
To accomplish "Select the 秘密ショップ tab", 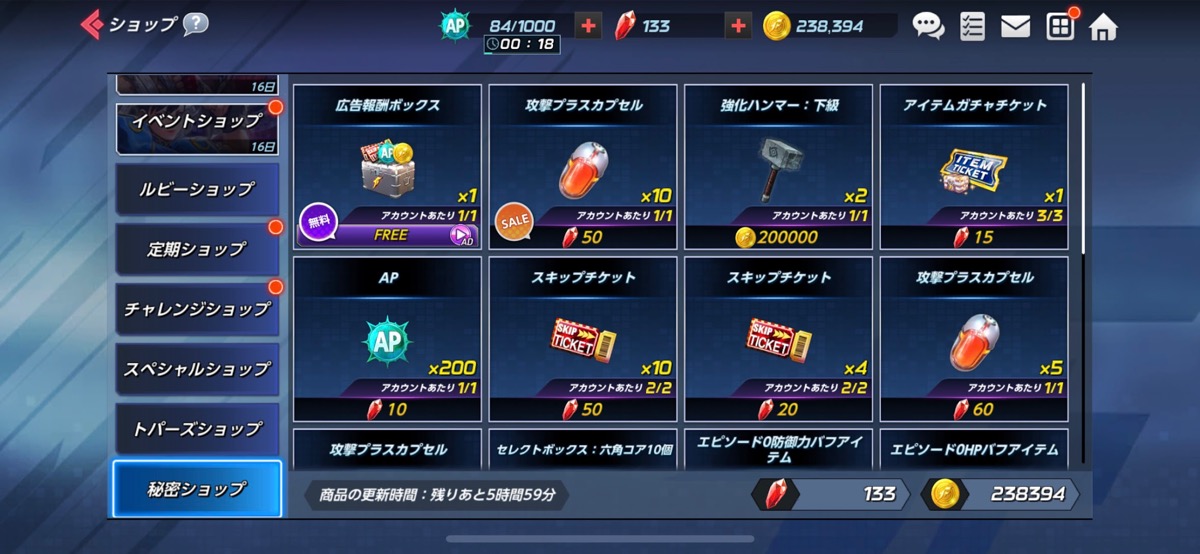I will [197, 489].
